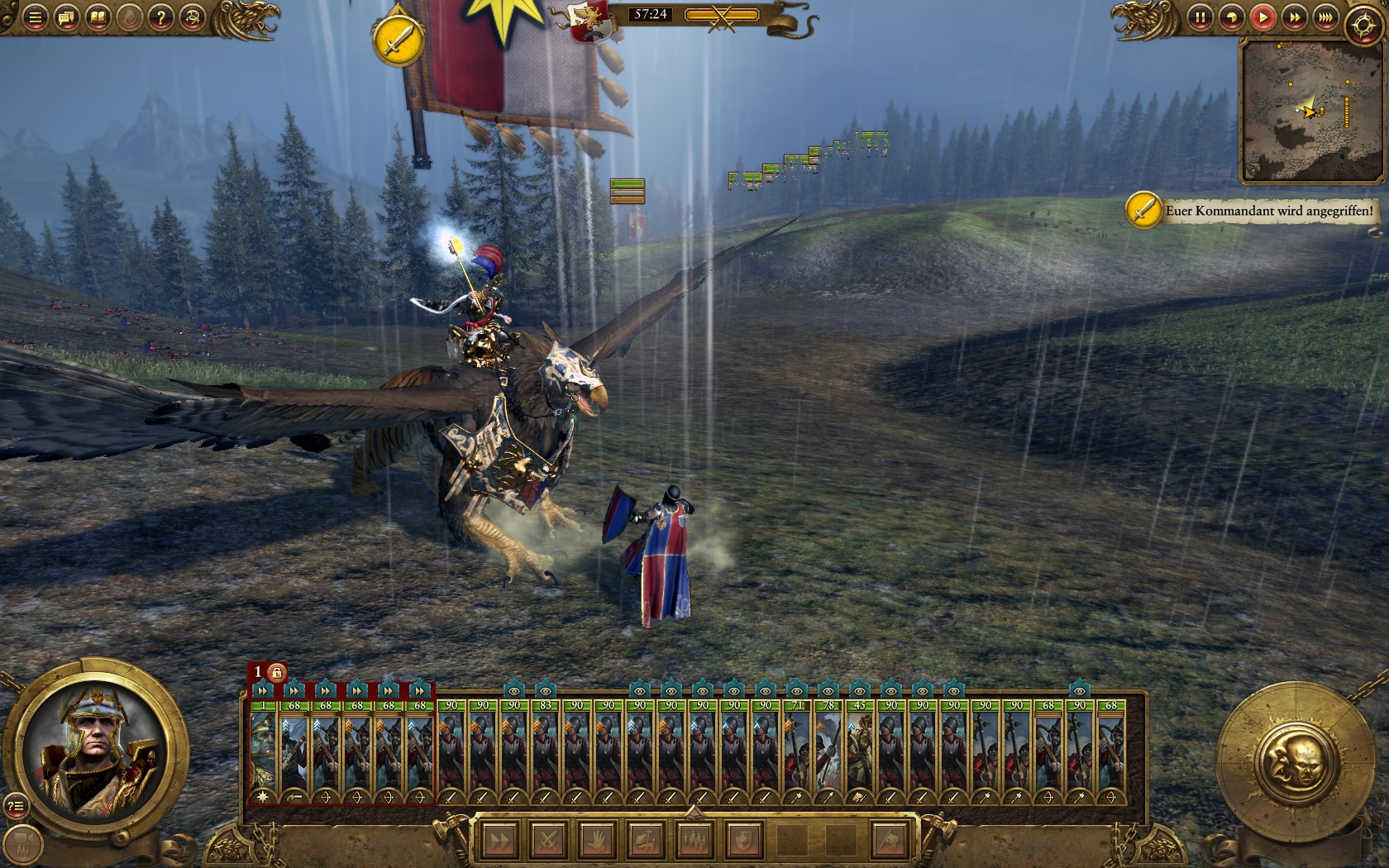Switch to double-arrow fast forward speed

point(1294,17)
